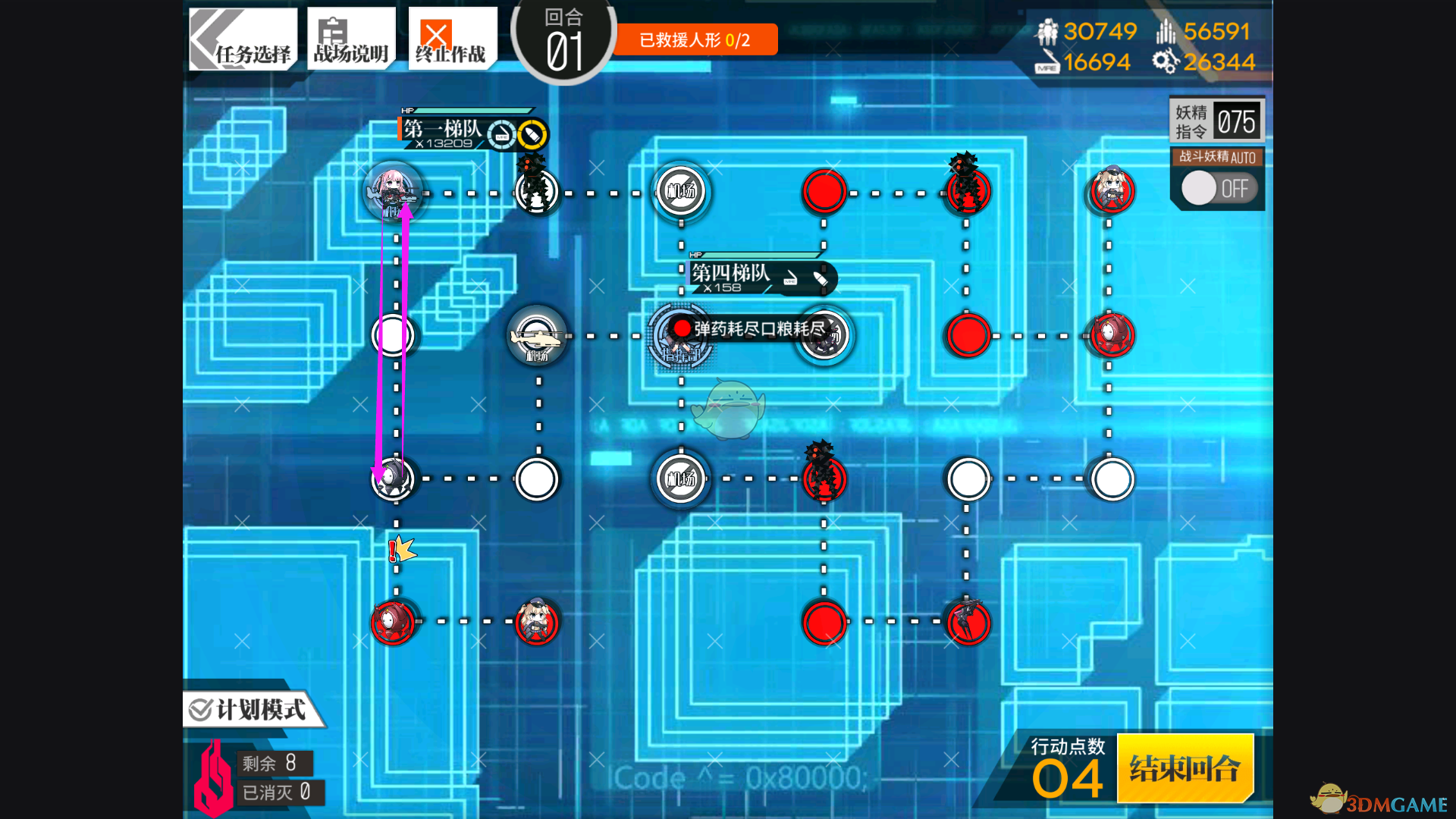
Task: Select the helicopter 机场 heliport node
Action: point(537,336)
